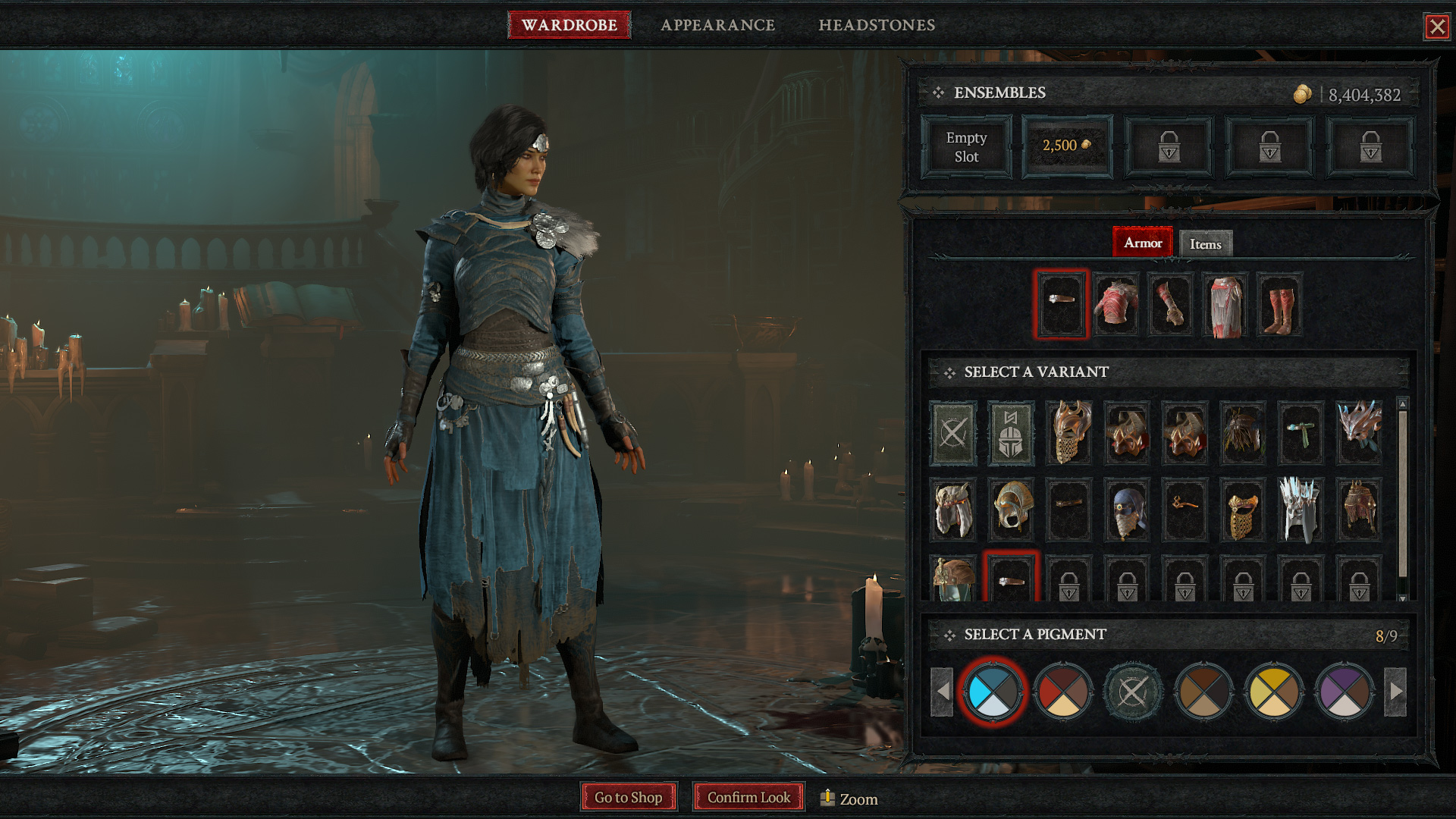Go to Shop
This screenshot has height=819, width=1456.
pos(628,797)
